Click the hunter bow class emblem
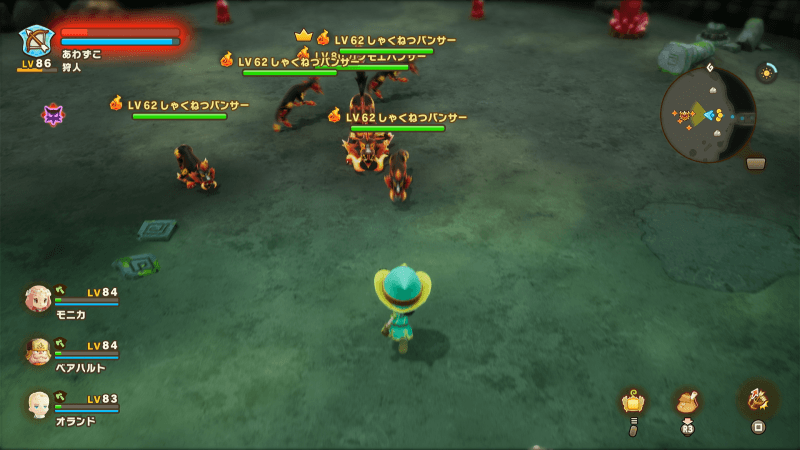 click(x=36, y=41)
